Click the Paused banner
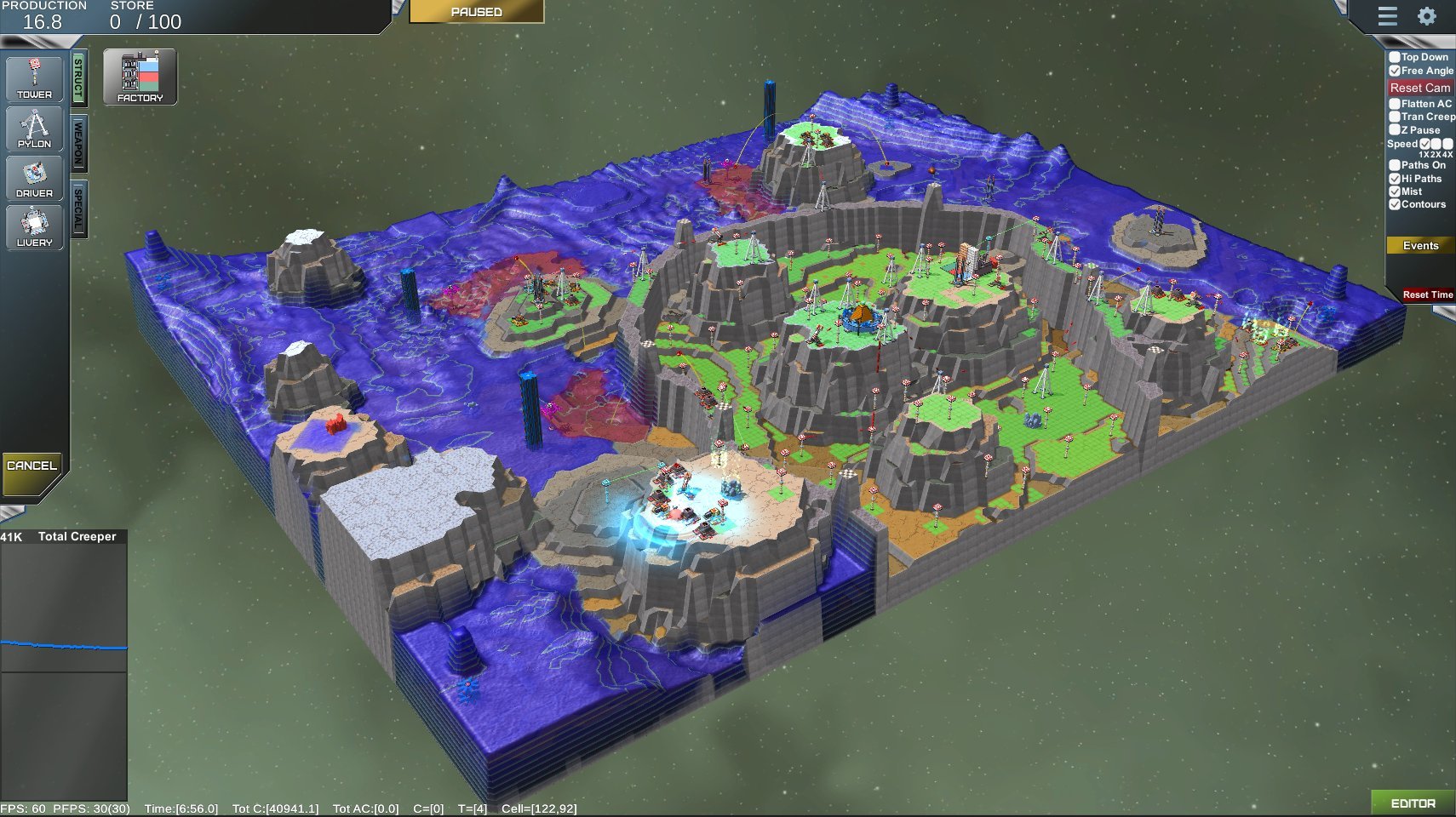 pos(476,12)
